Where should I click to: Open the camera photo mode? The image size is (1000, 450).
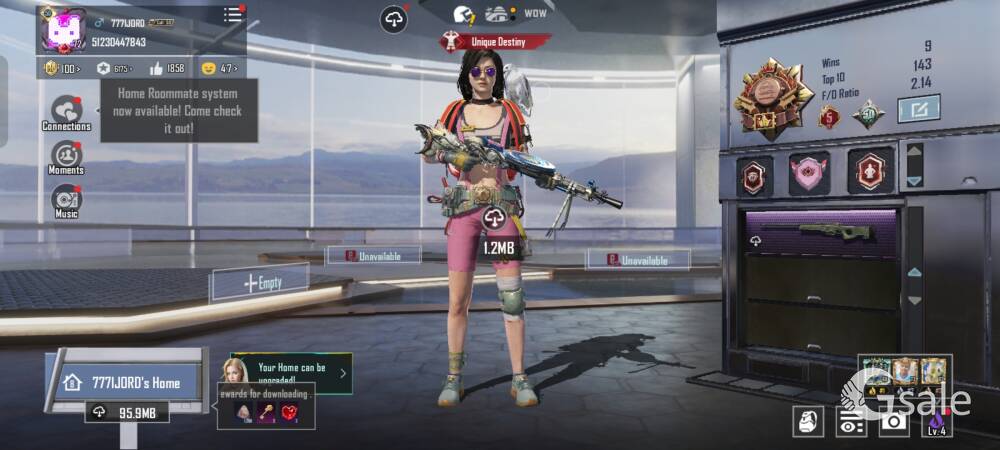(893, 423)
